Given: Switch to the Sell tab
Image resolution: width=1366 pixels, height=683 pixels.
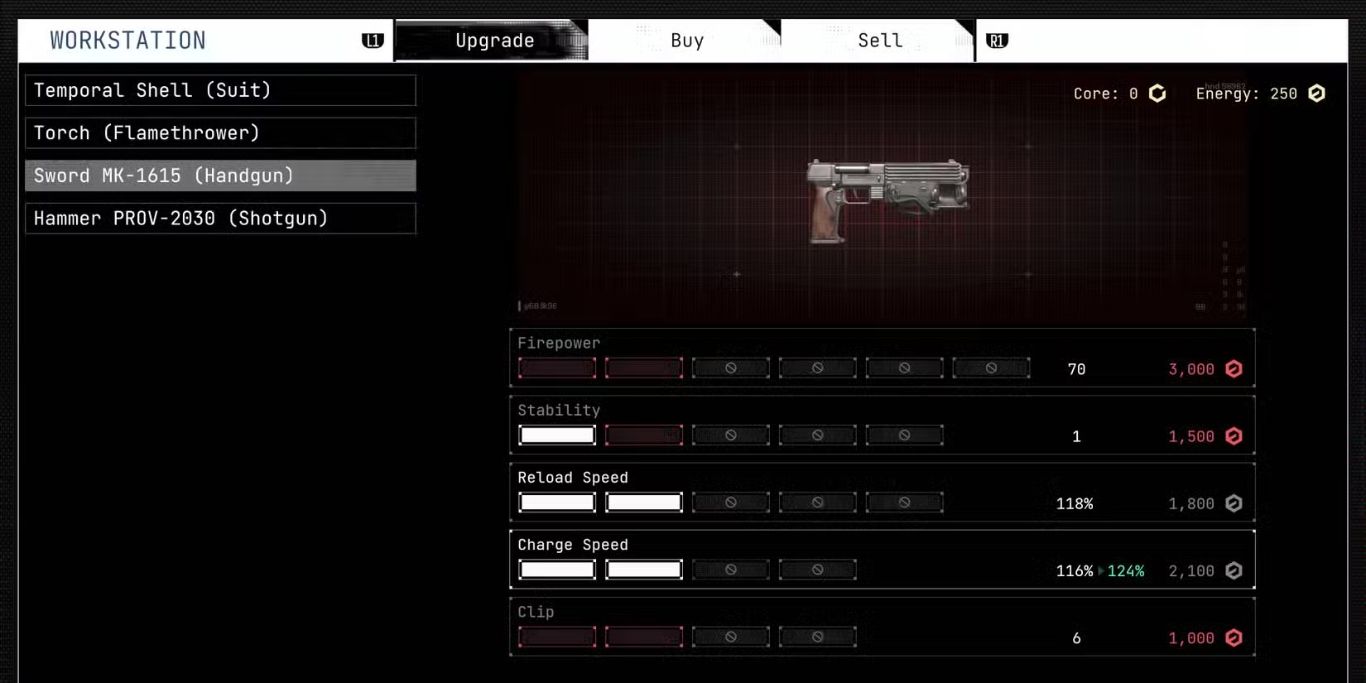Looking at the screenshot, I should pos(879,41).
